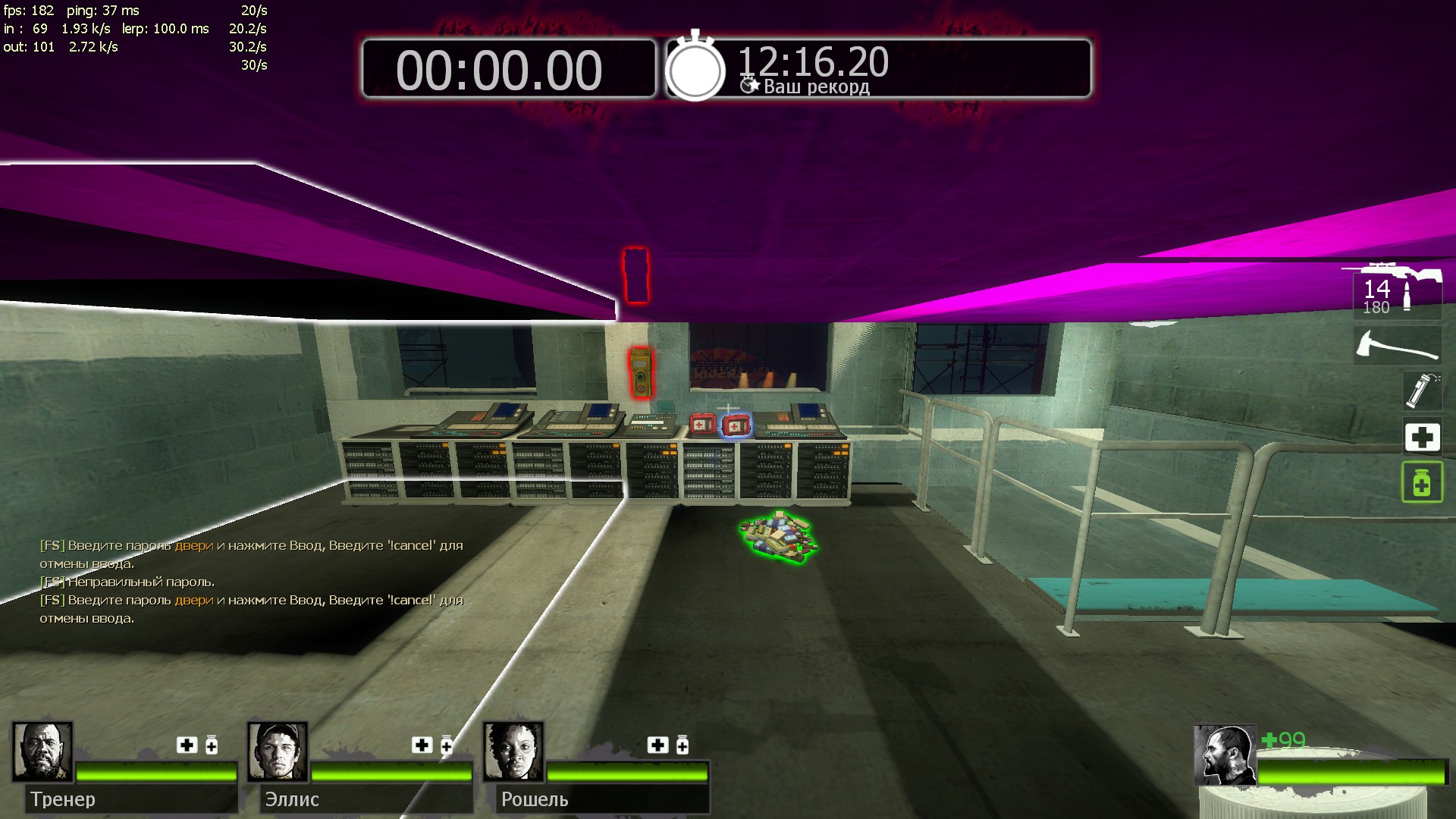Click Тренер's teammate portrait

[42, 752]
